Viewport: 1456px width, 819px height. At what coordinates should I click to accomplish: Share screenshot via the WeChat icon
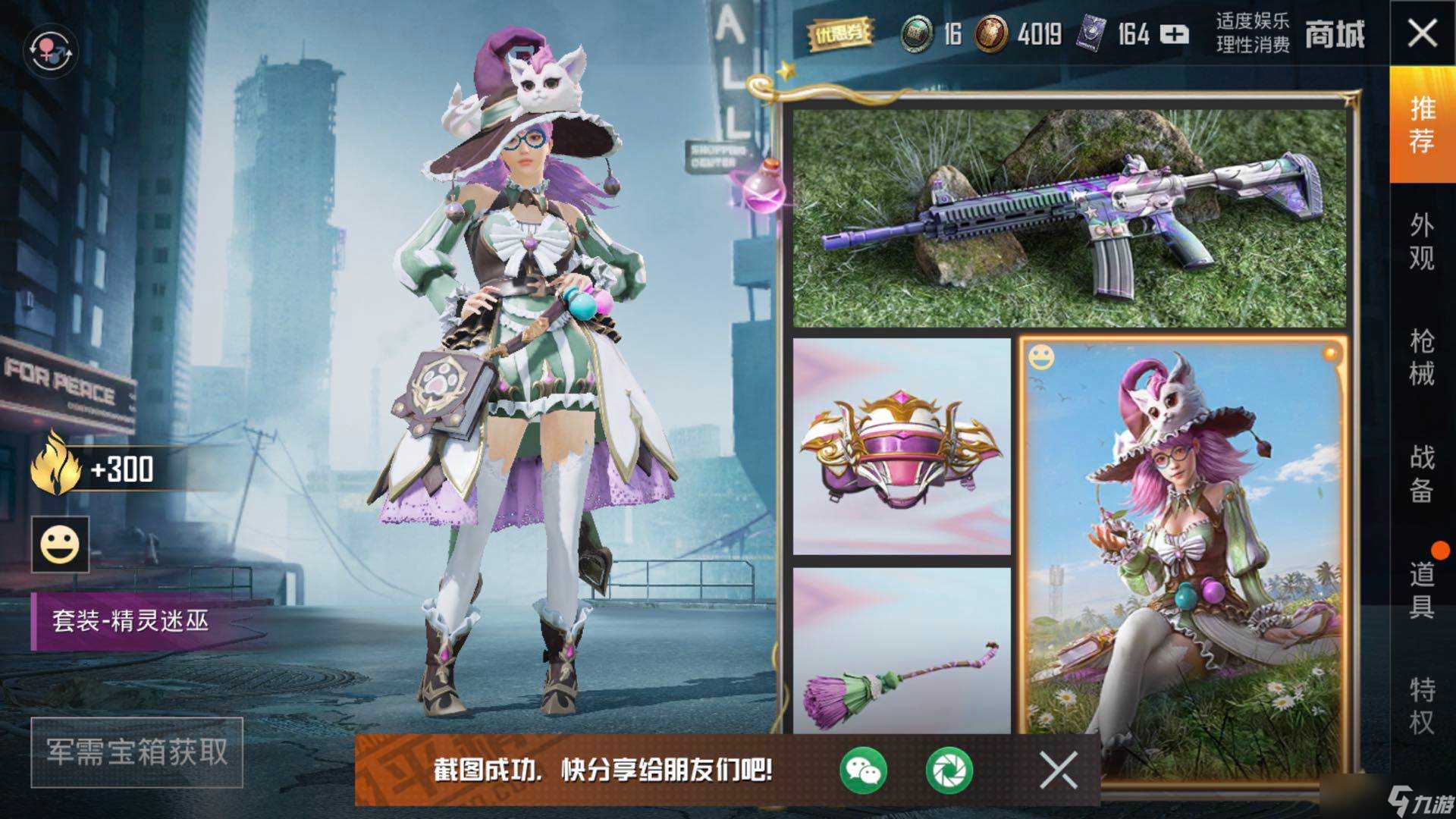864,770
